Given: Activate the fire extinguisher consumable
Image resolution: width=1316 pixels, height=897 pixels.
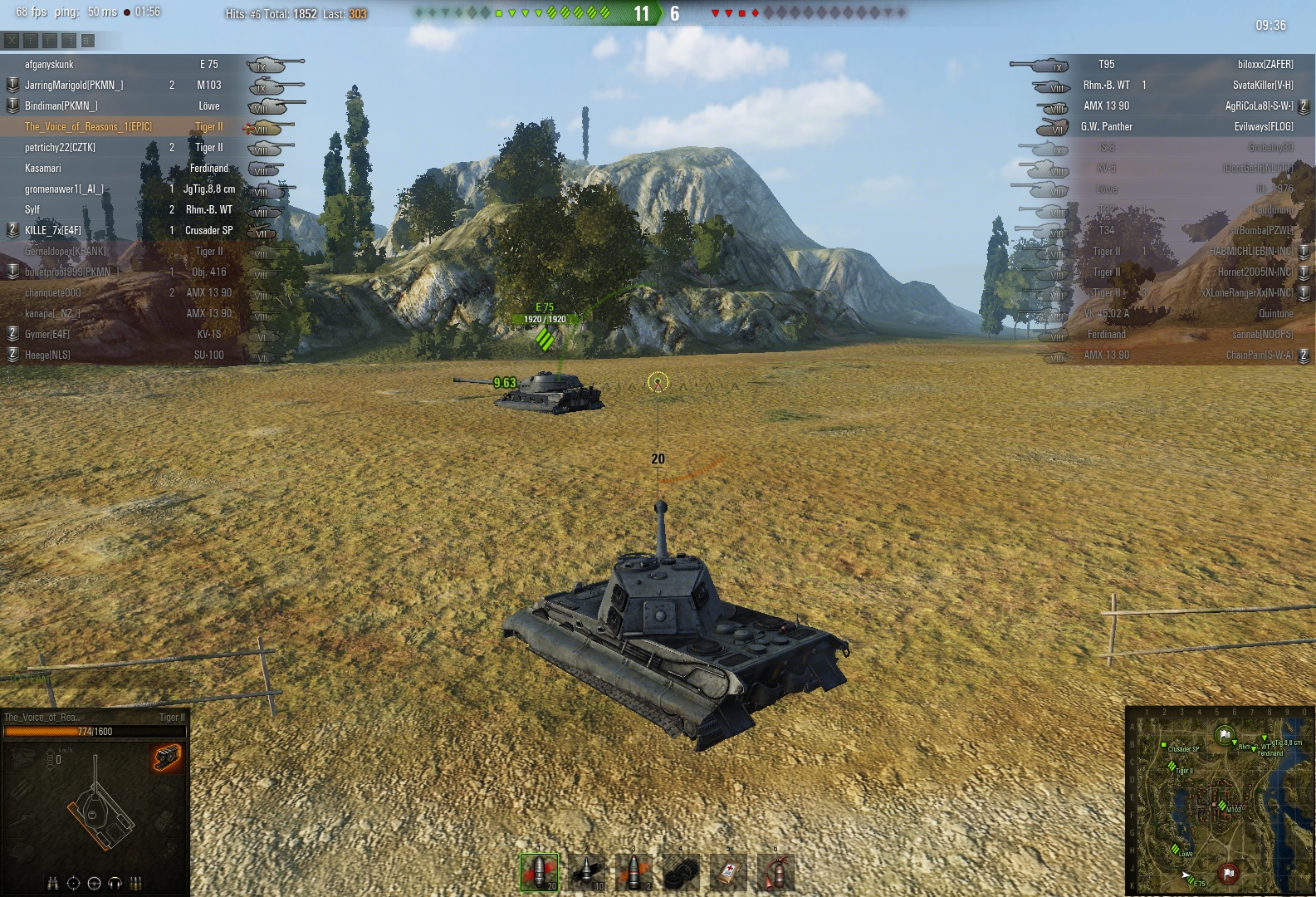Looking at the screenshot, I should 775,872.
